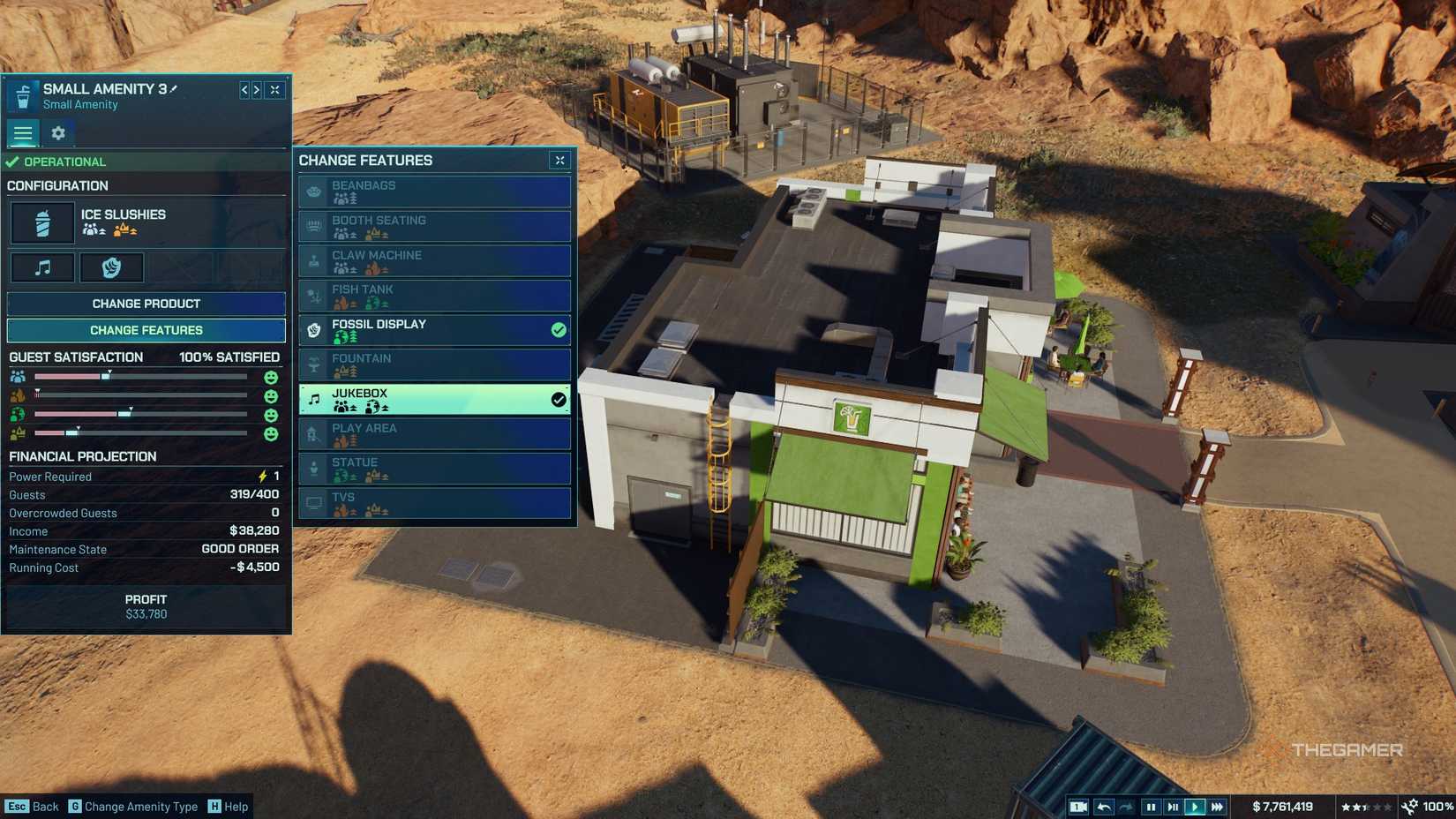
Task: Click the Ice Slushies product icon
Action: click(42, 222)
